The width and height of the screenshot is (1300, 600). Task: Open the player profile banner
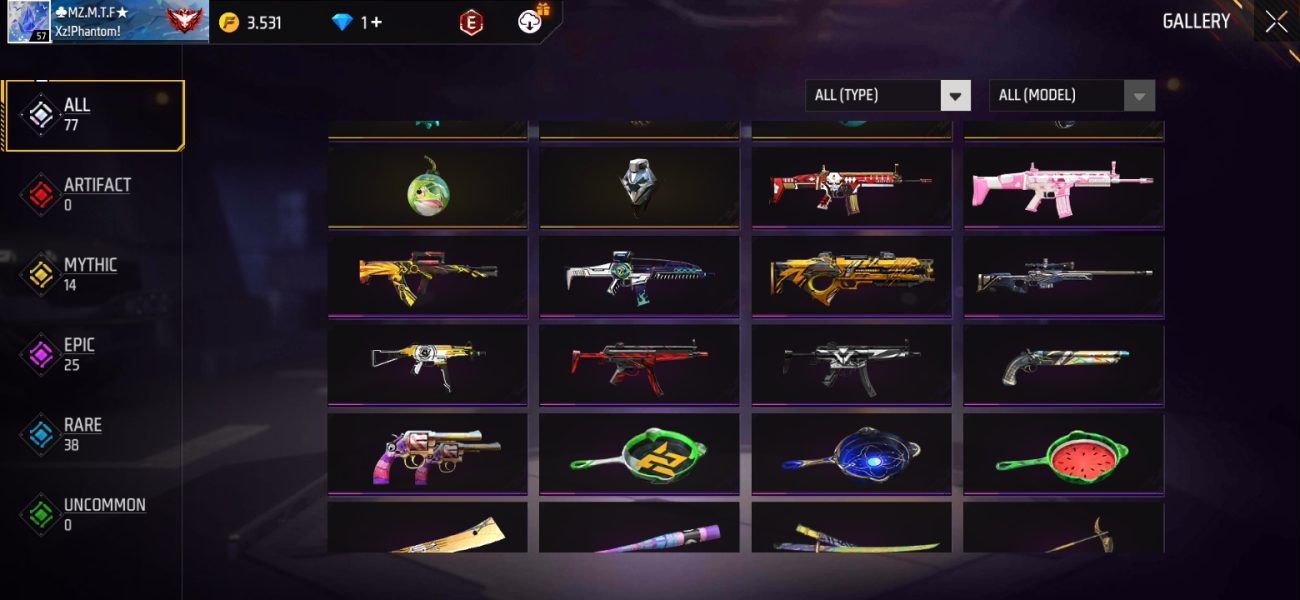point(108,22)
